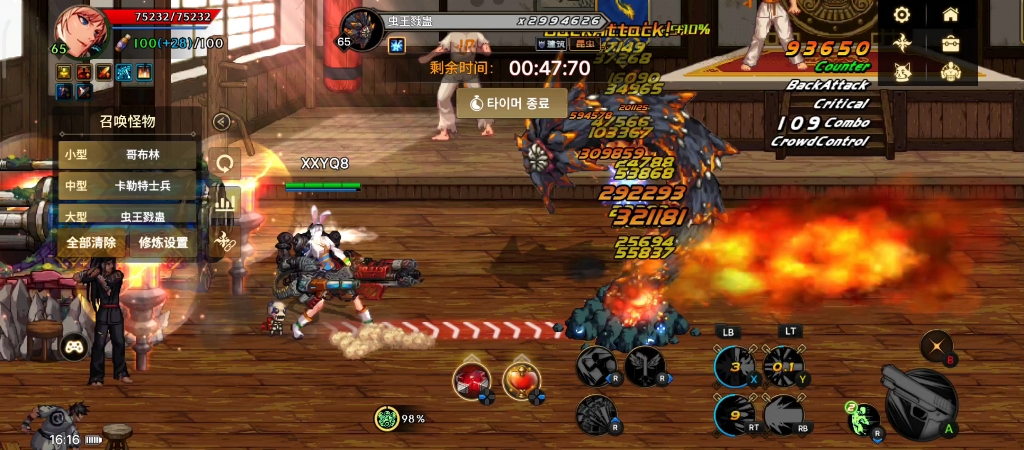The image size is (1024, 450).
Task: Choose the 大型 虫王戮蛊 summon row
Action: tap(127, 216)
